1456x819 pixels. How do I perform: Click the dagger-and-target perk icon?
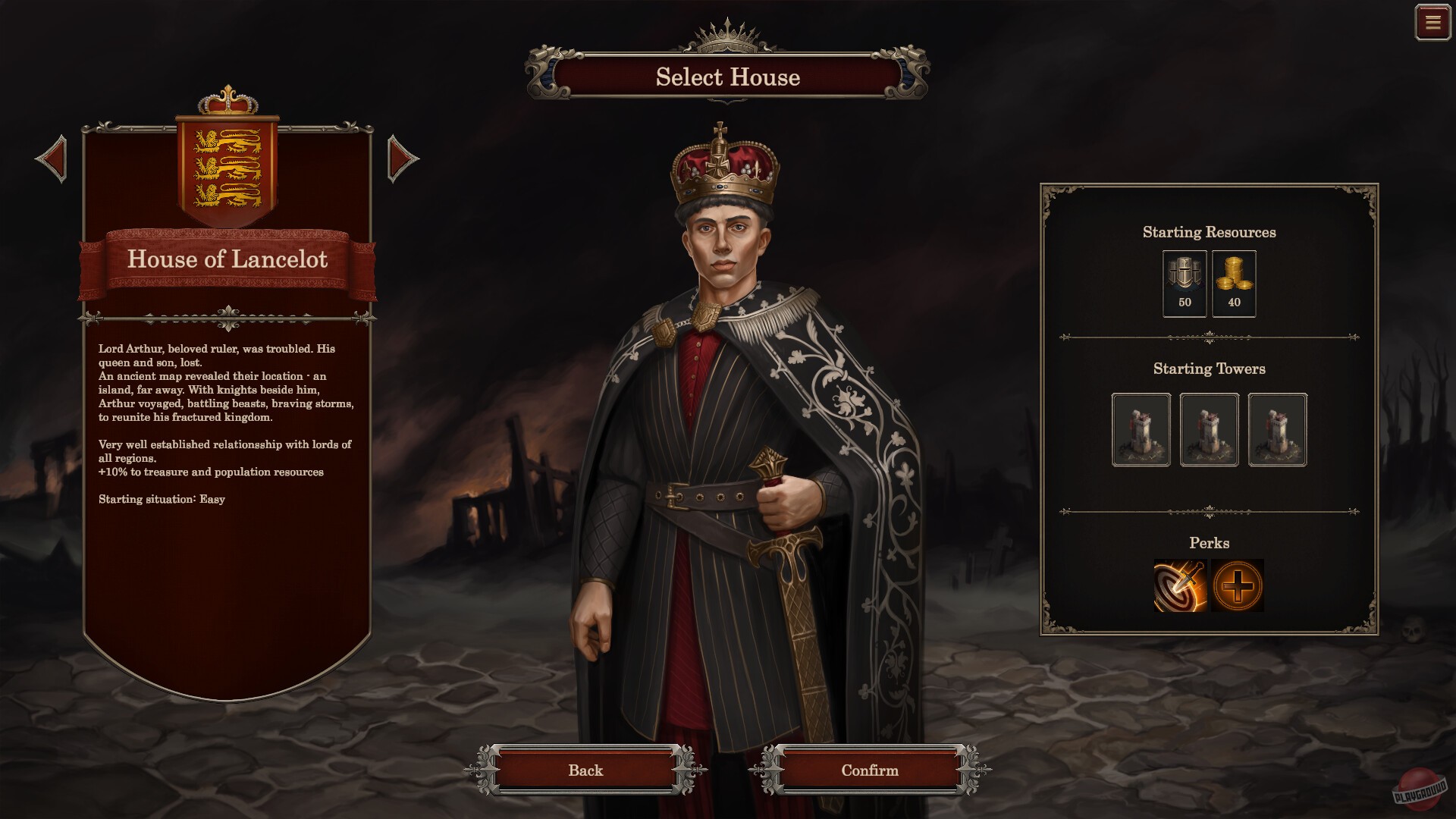point(1181,584)
